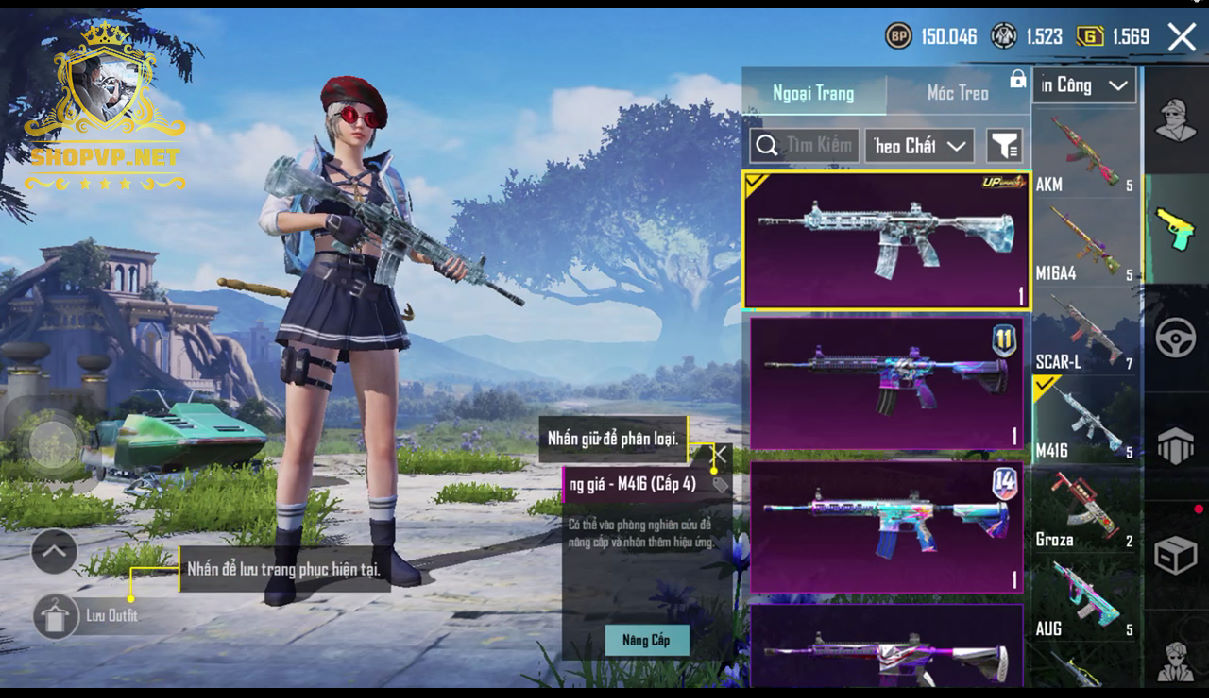The image size is (1209, 698).
Task: Expand the Tấn Công weapon type dropdown
Action: pos(1084,86)
